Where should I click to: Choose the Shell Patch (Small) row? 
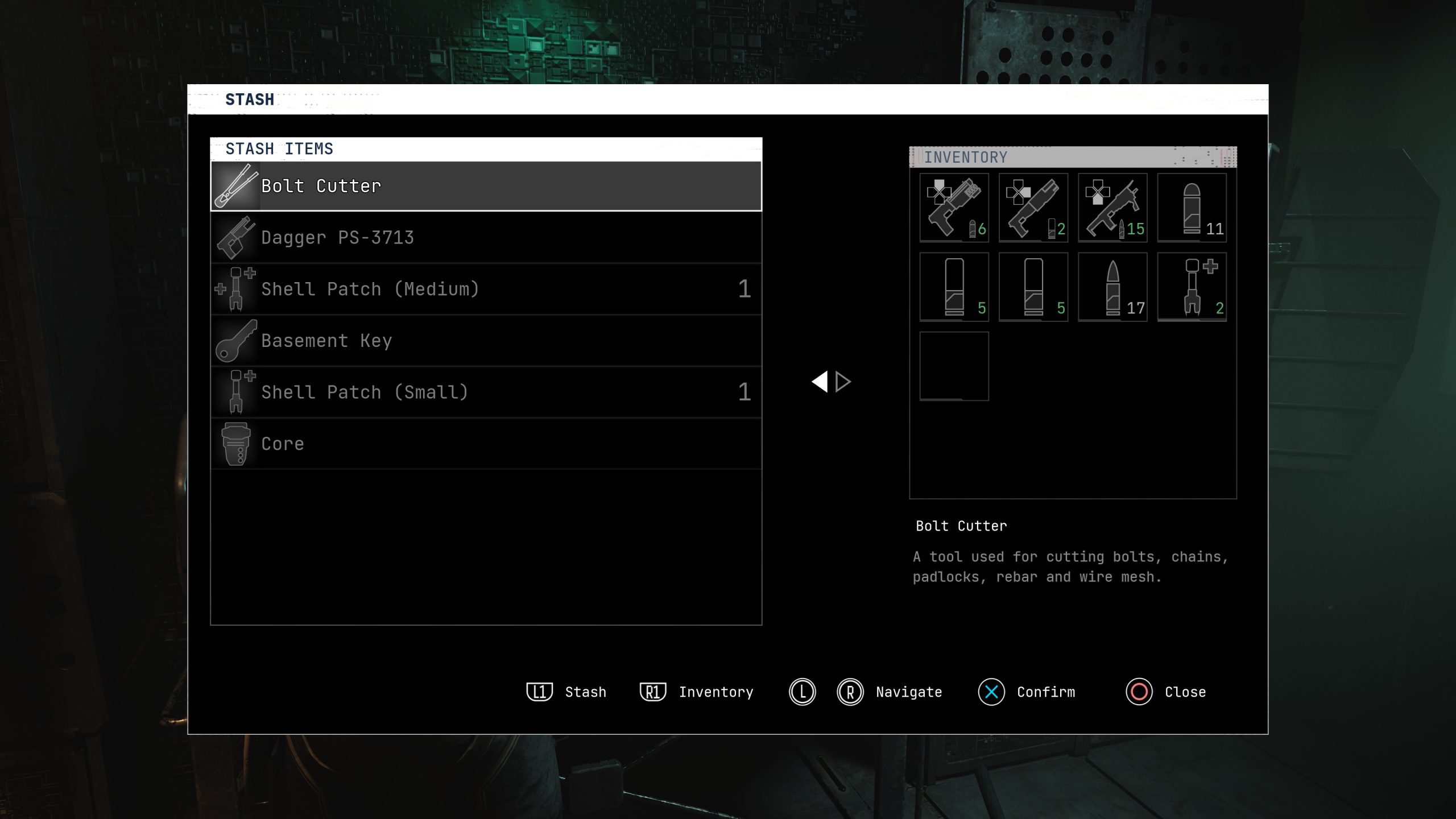(x=486, y=392)
